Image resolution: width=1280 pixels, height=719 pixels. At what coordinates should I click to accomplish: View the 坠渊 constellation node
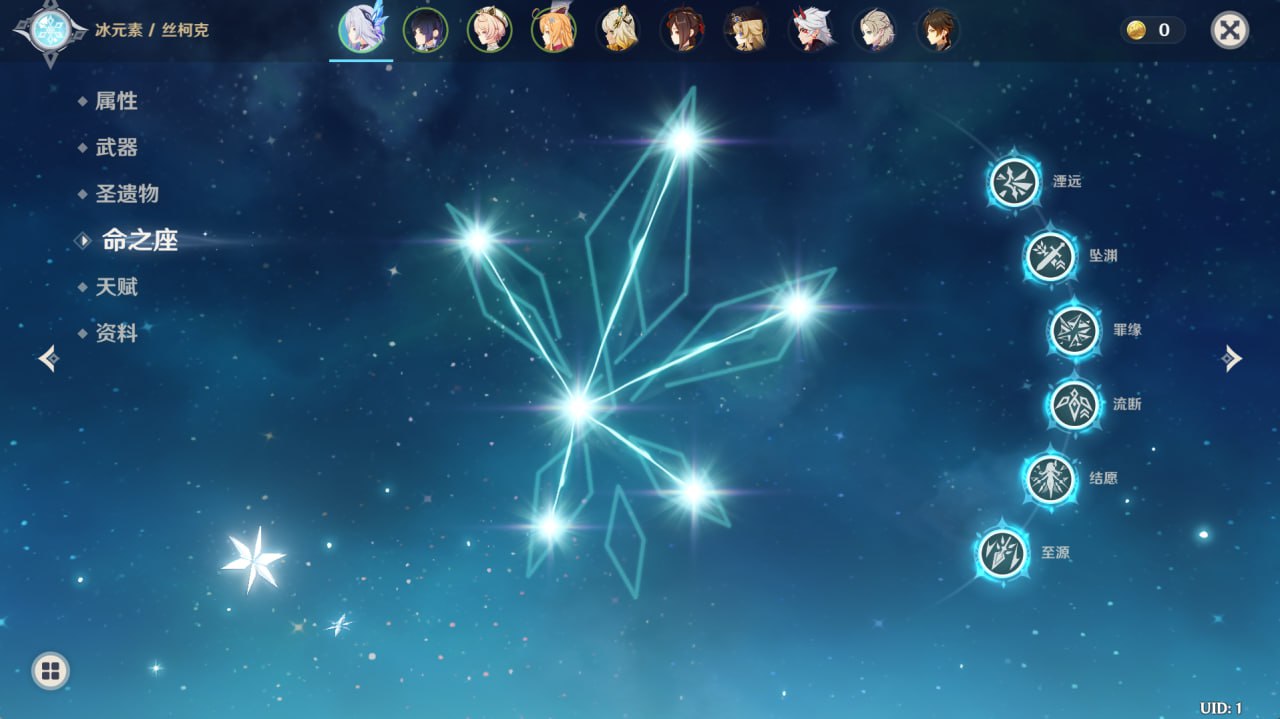[x=1050, y=256]
